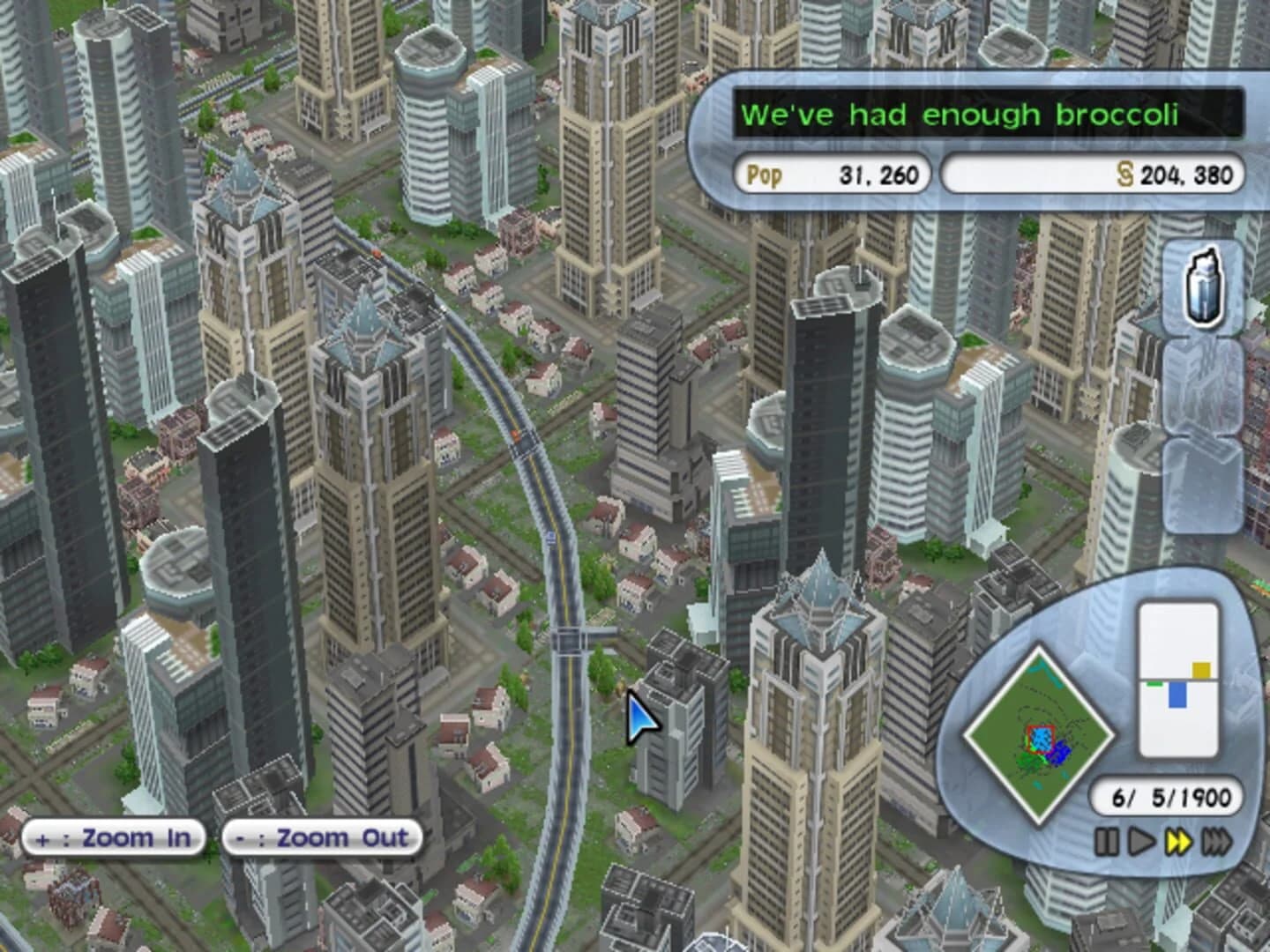This screenshot has width=1270, height=952.
Task: Expand the simulation speed control tray
Action: coord(1160,842)
